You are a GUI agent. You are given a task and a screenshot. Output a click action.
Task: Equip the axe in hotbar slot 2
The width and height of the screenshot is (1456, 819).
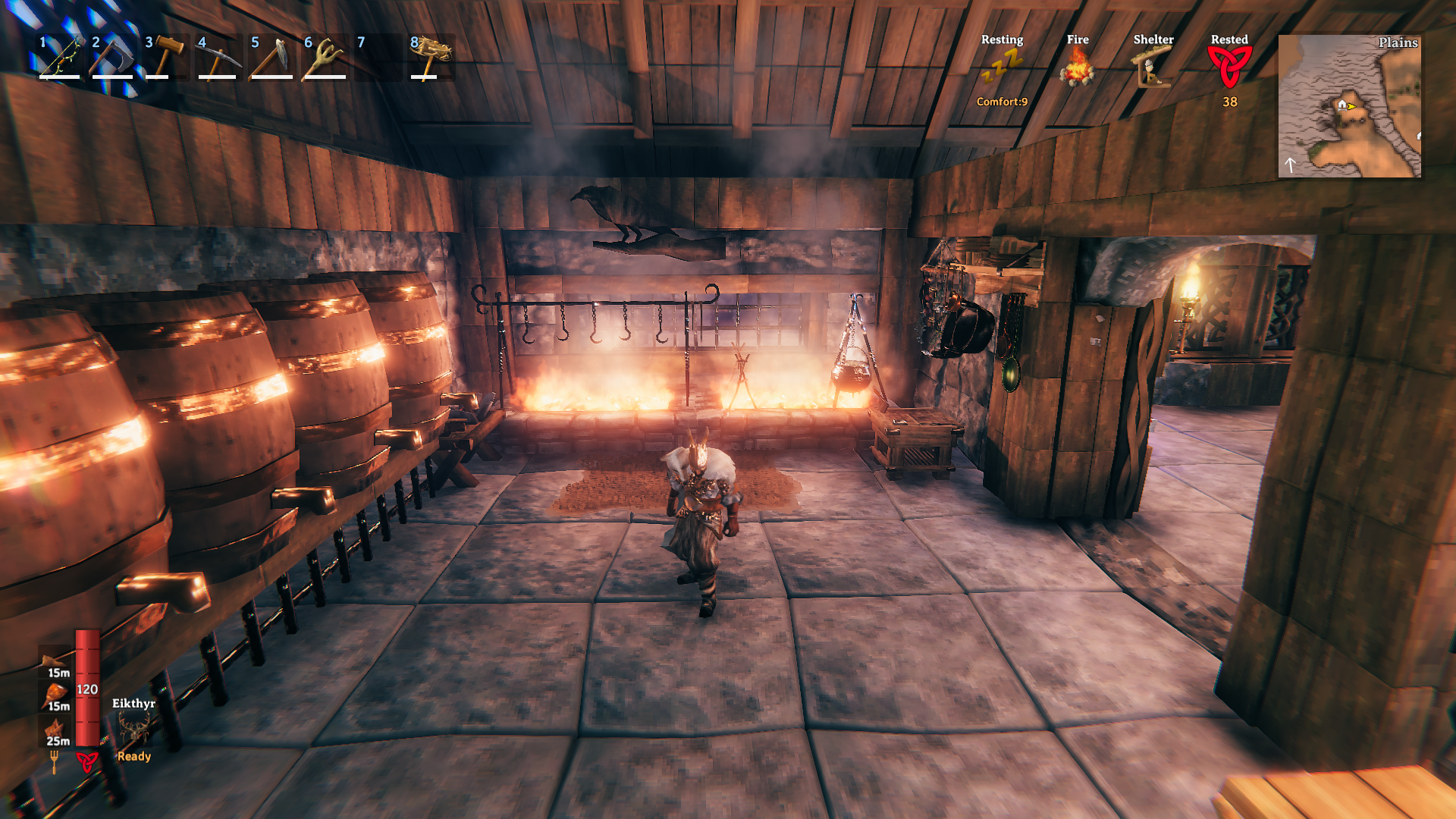(112, 57)
